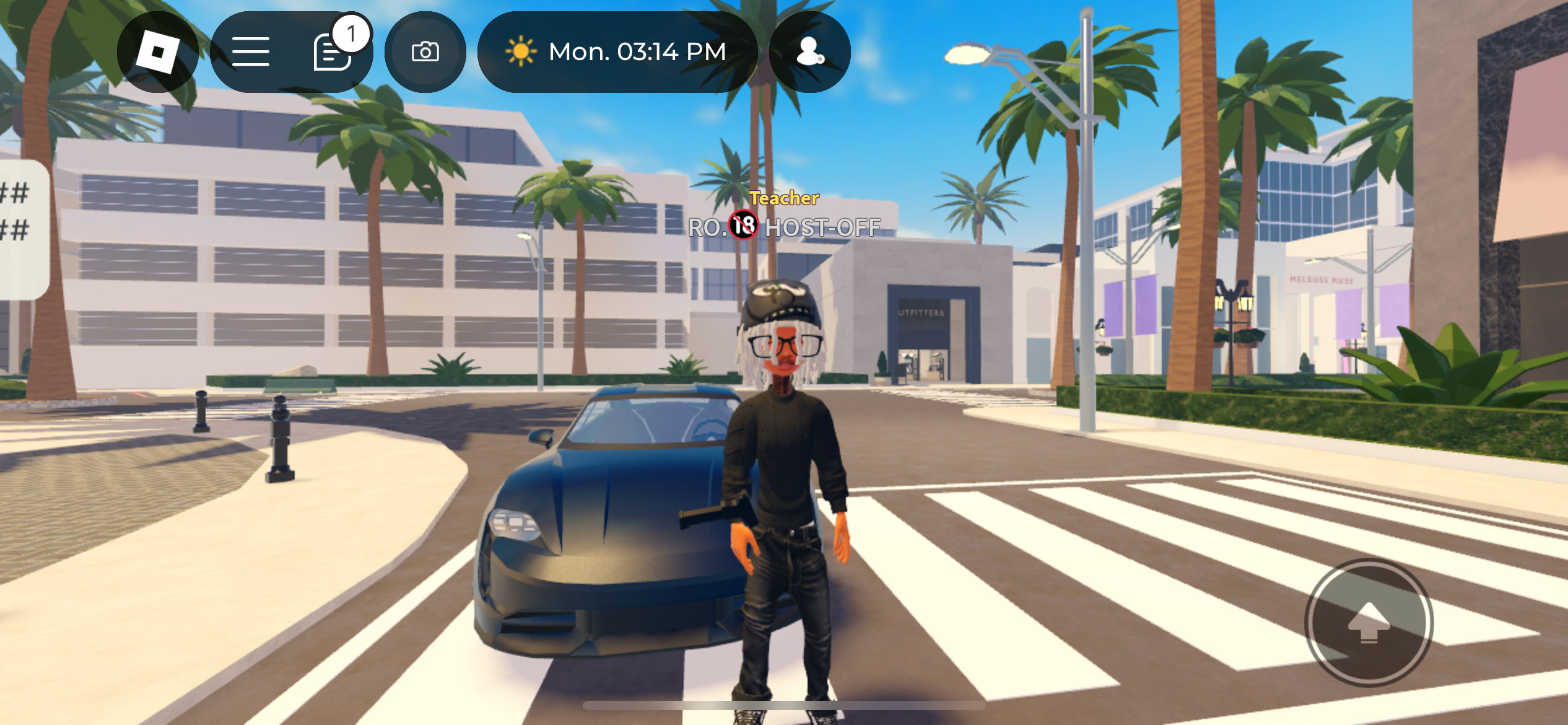Open the Roblox logo menu
The image size is (1568, 725).
click(158, 52)
